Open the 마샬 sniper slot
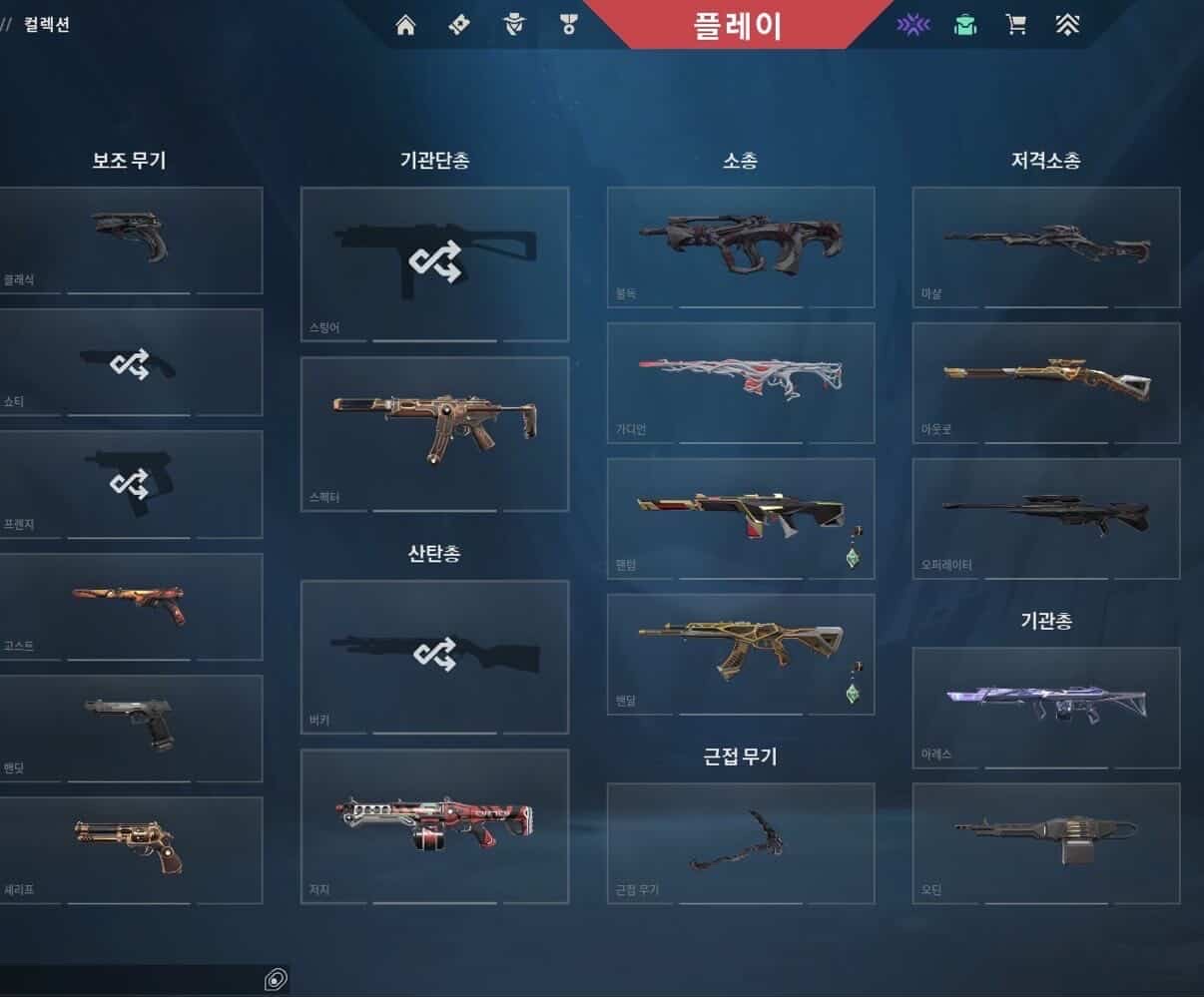1204x997 pixels. pyautogui.click(x=1046, y=246)
